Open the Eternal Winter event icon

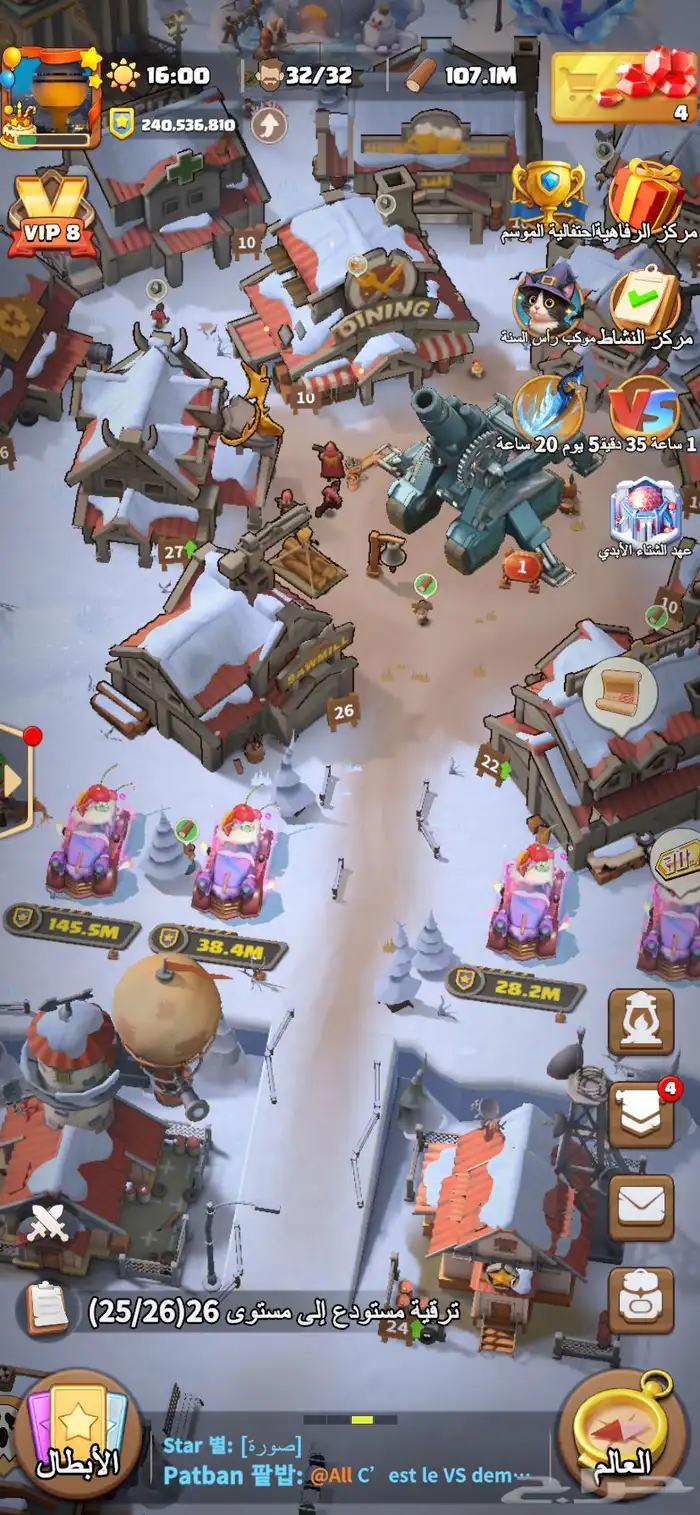[x=646, y=512]
